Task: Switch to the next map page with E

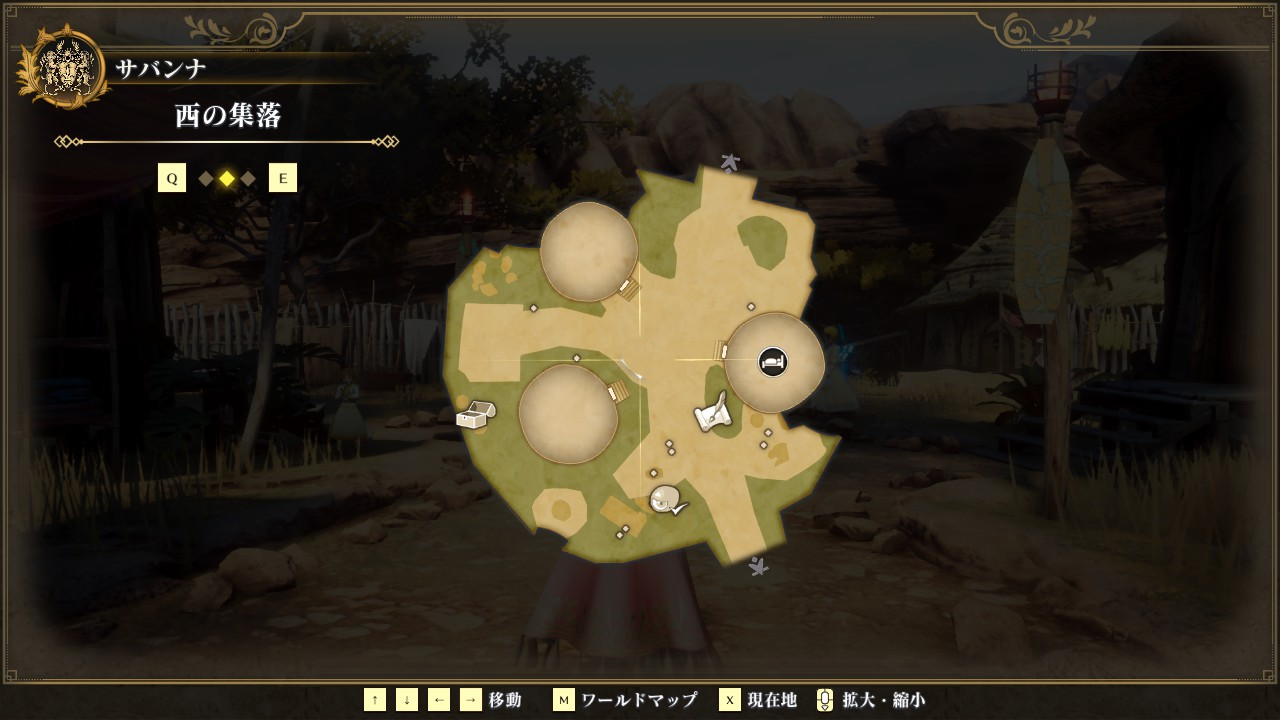Action: [283, 179]
